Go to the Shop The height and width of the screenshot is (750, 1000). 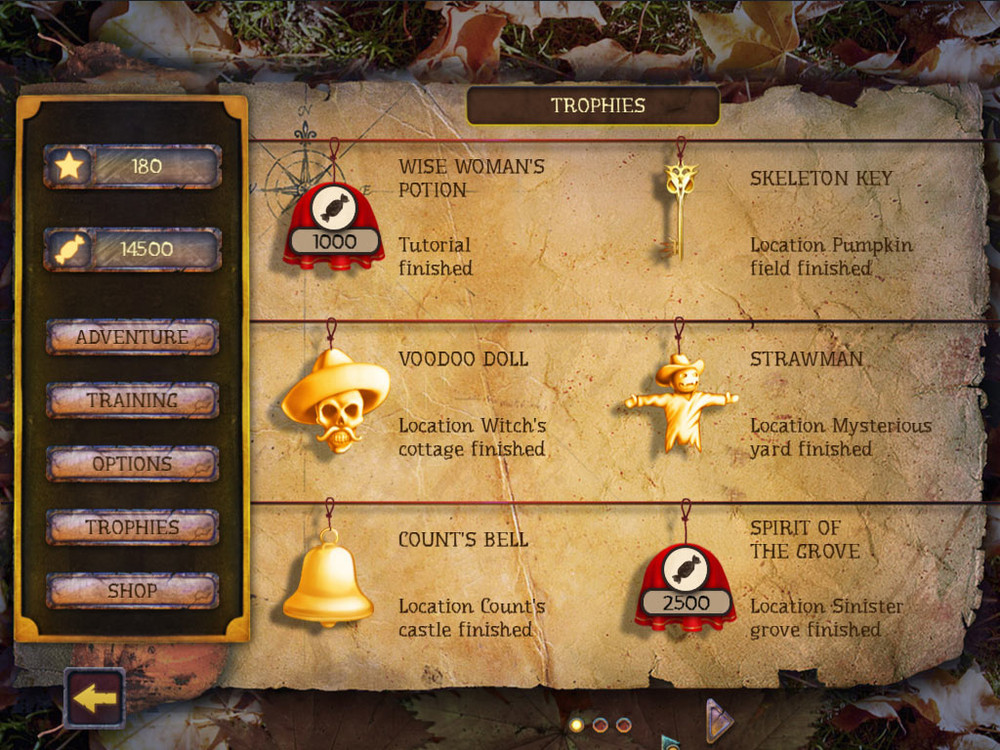tap(132, 591)
